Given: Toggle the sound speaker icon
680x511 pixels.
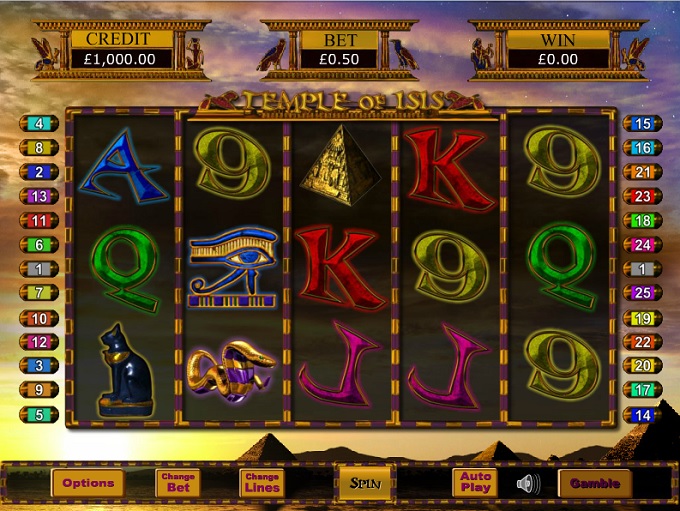Looking at the screenshot, I should [527, 484].
